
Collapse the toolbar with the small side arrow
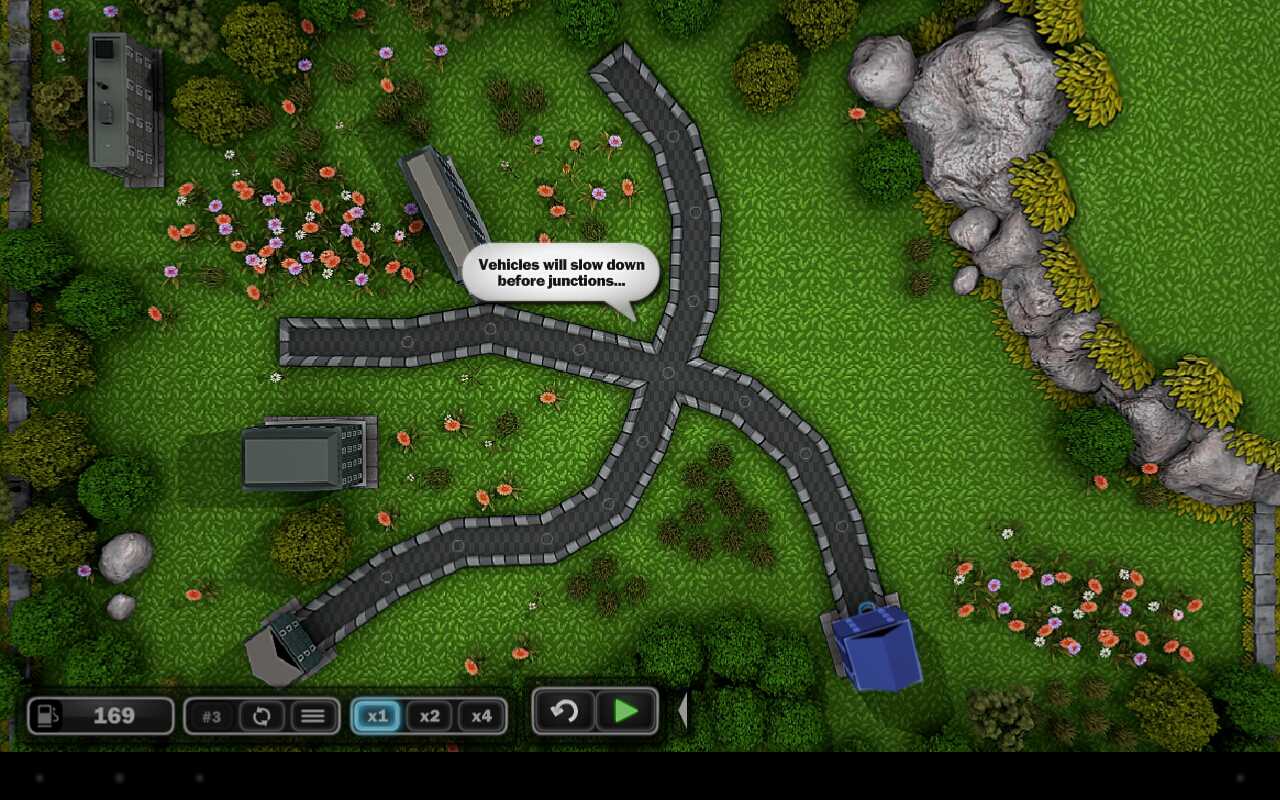683,711
